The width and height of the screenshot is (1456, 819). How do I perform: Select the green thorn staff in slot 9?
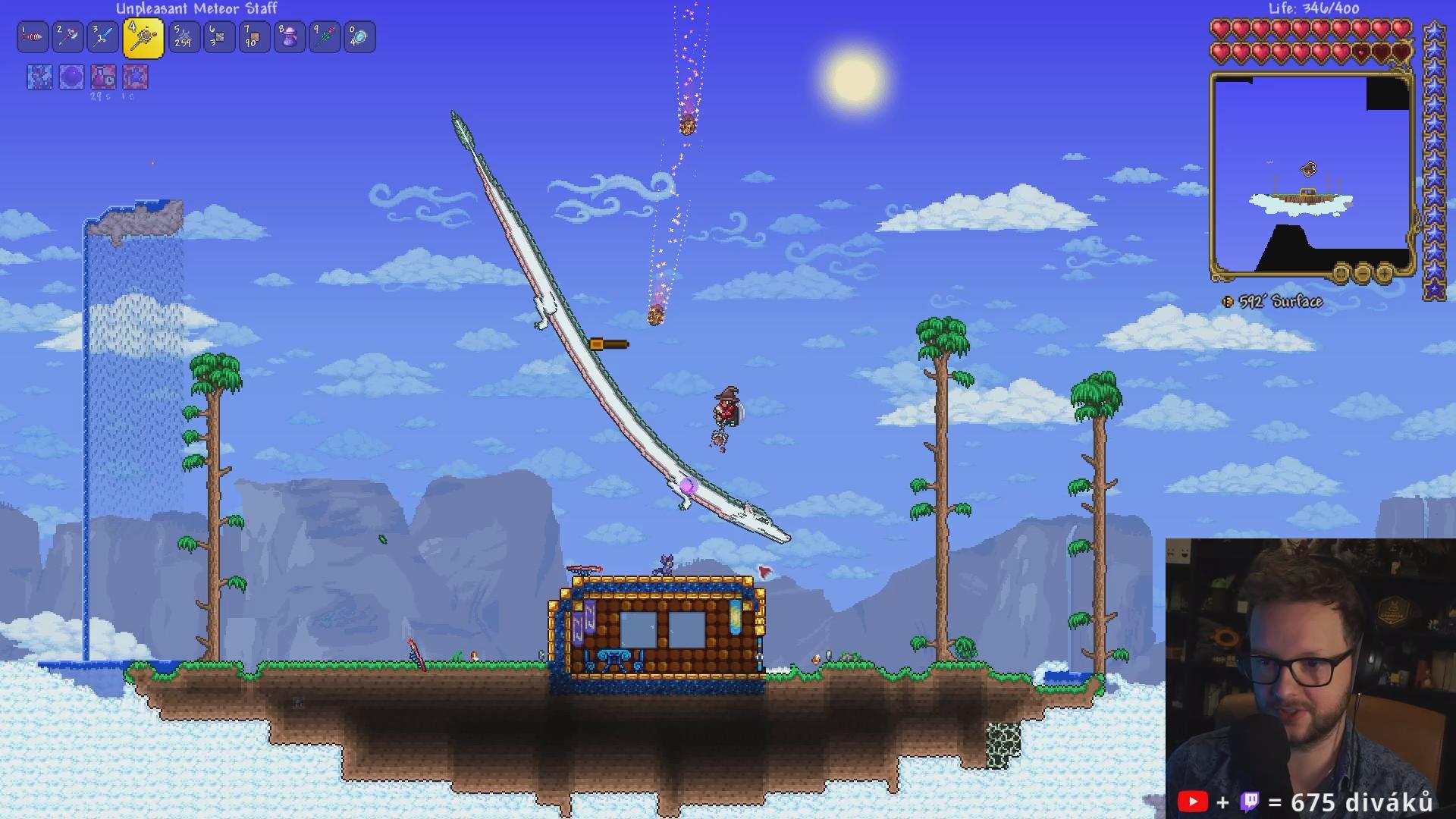325,37
